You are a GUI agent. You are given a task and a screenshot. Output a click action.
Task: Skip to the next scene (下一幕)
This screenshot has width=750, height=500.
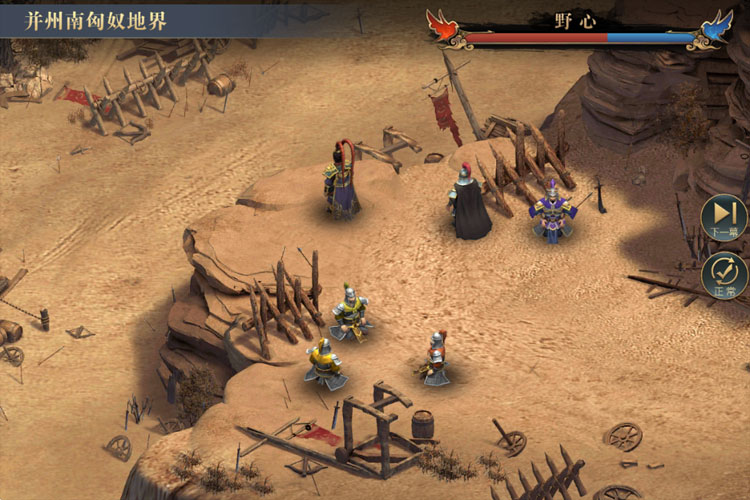click(x=724, y=217)
